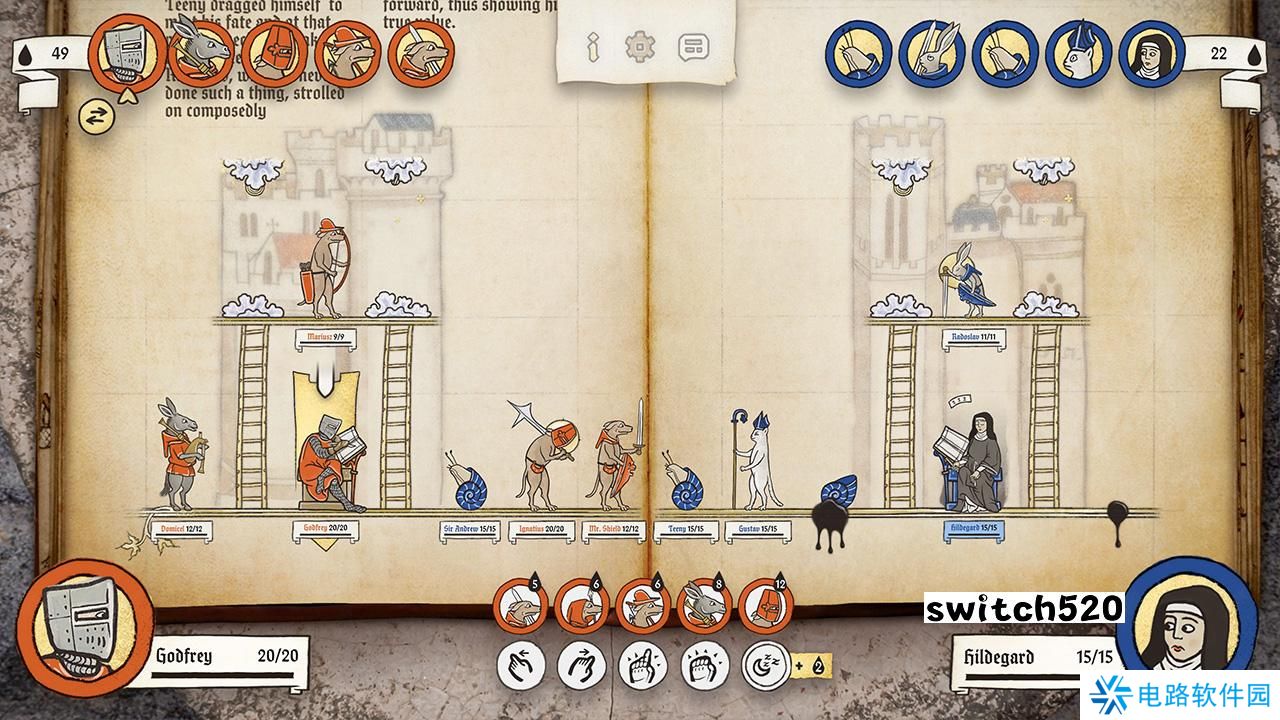
Task: Summon the red-helmed knight costing 12 ink
Action: (x=766, y=606)
